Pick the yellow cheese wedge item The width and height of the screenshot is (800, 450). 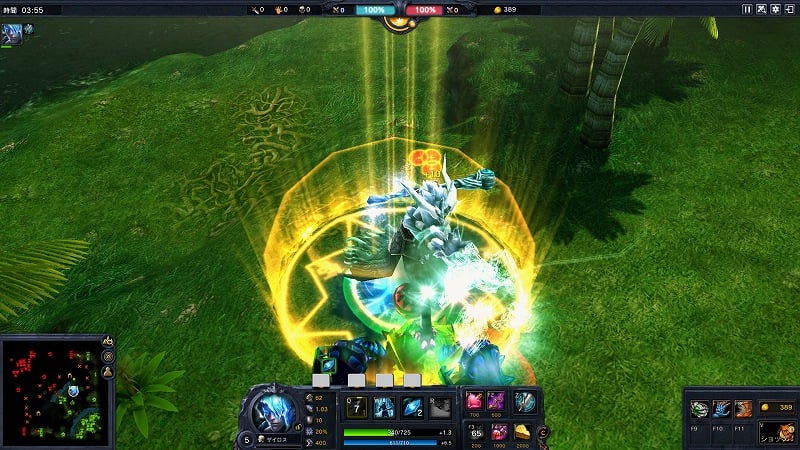(x=524, y=432)
